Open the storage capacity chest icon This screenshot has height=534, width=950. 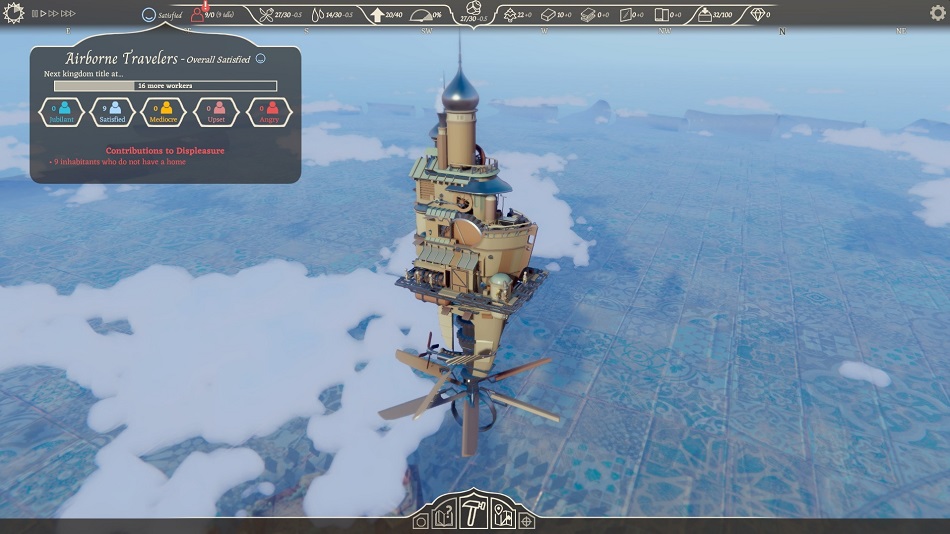pos(704,15)
